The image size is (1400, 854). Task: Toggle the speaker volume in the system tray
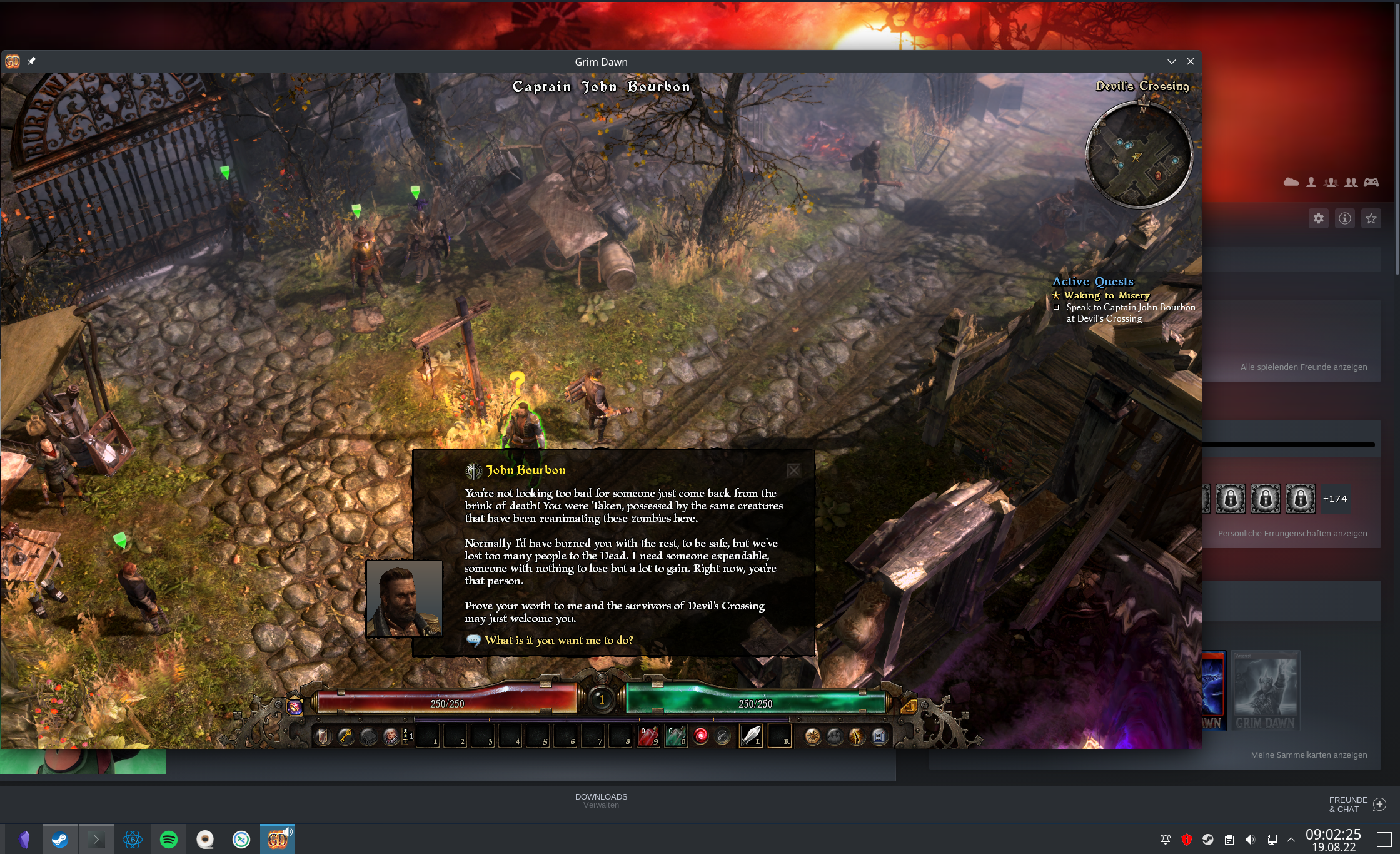pyautogui.click(x=1250, y=840)
